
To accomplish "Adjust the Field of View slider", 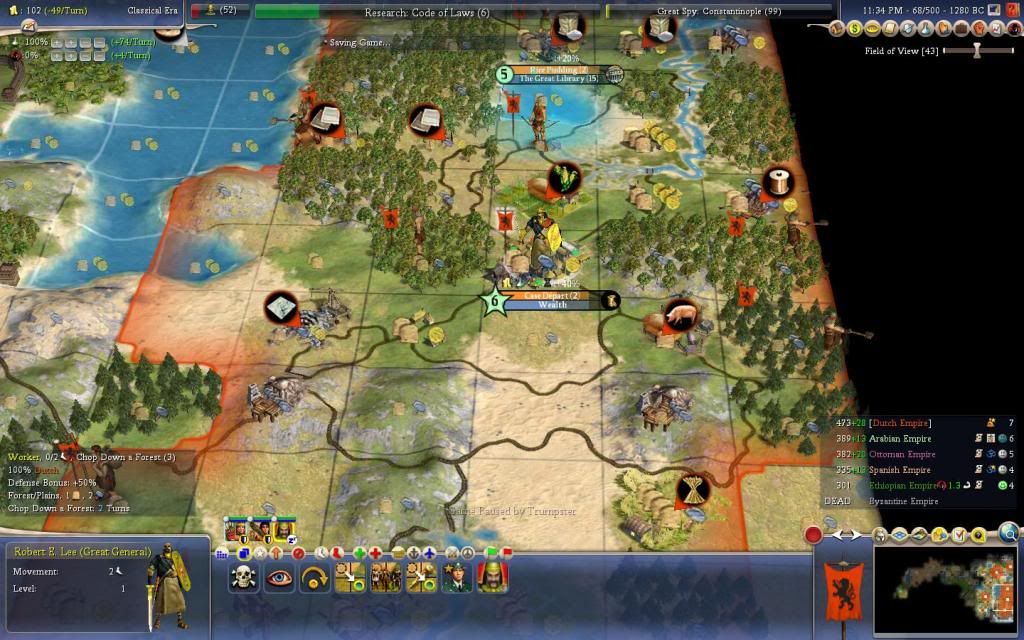I will [x=978, y=50].
